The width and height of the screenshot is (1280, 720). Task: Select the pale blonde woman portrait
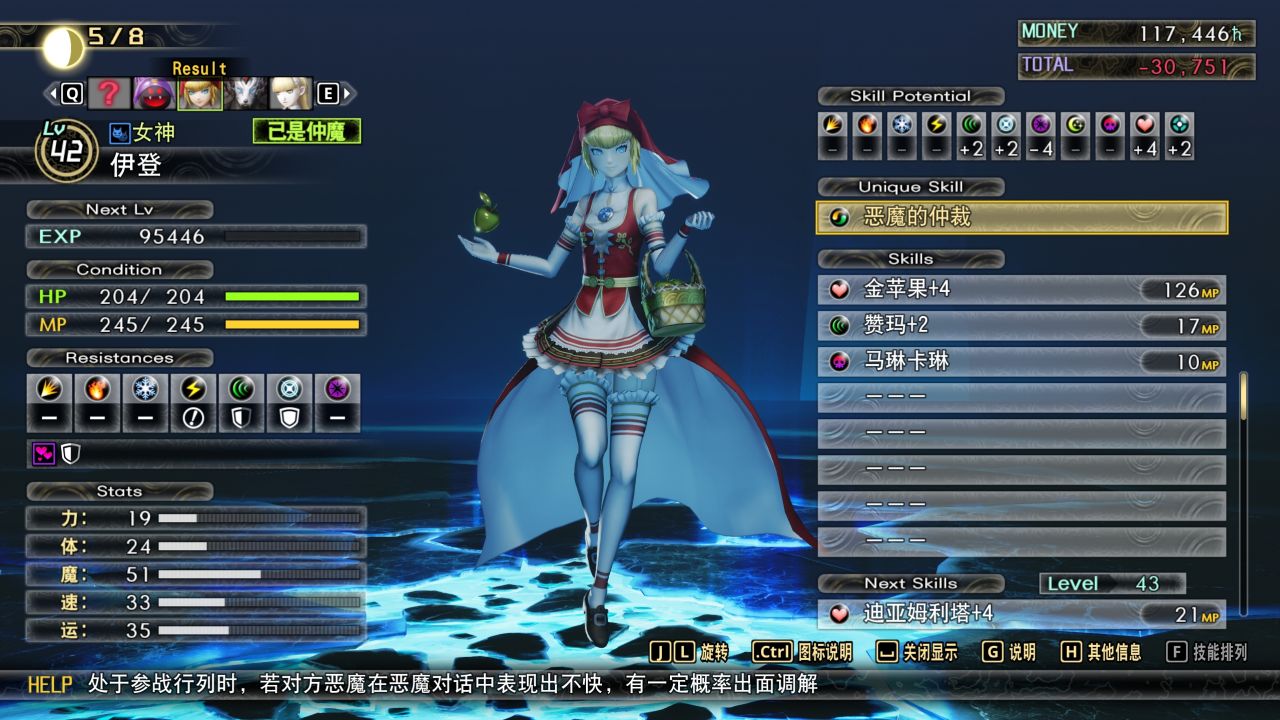(x=290, y=94)
